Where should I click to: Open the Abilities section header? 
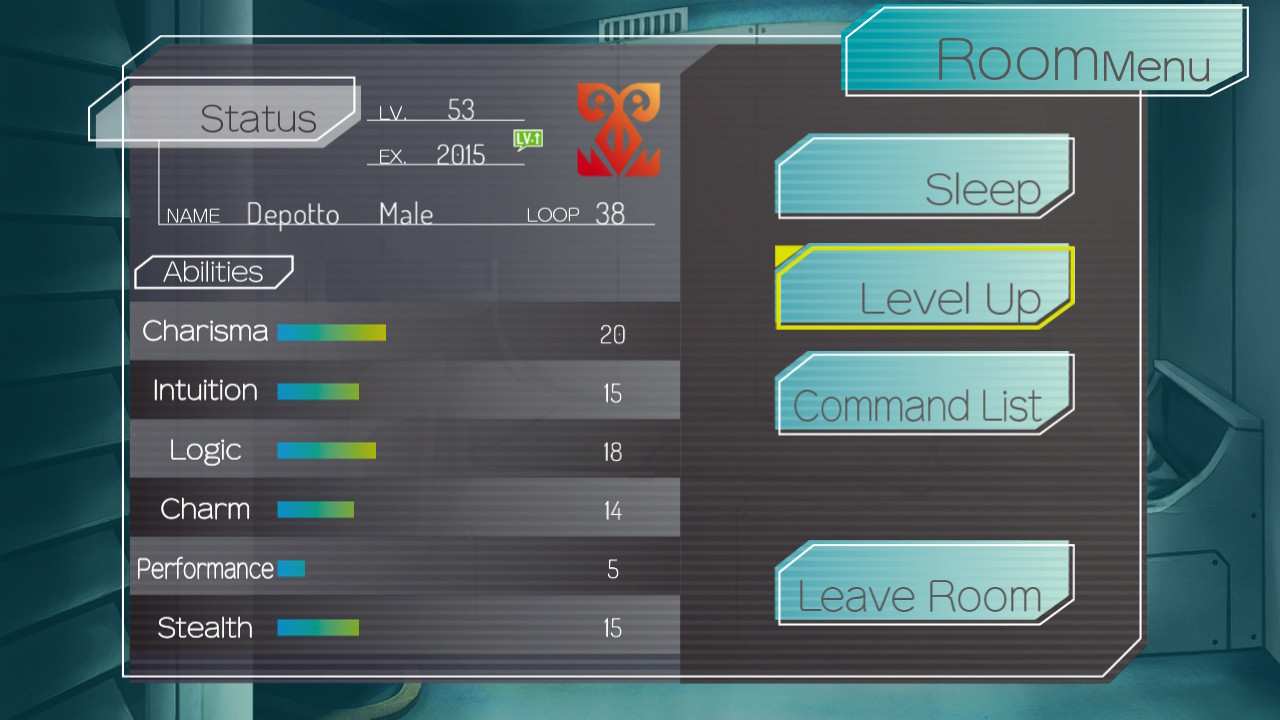point(213,271)
